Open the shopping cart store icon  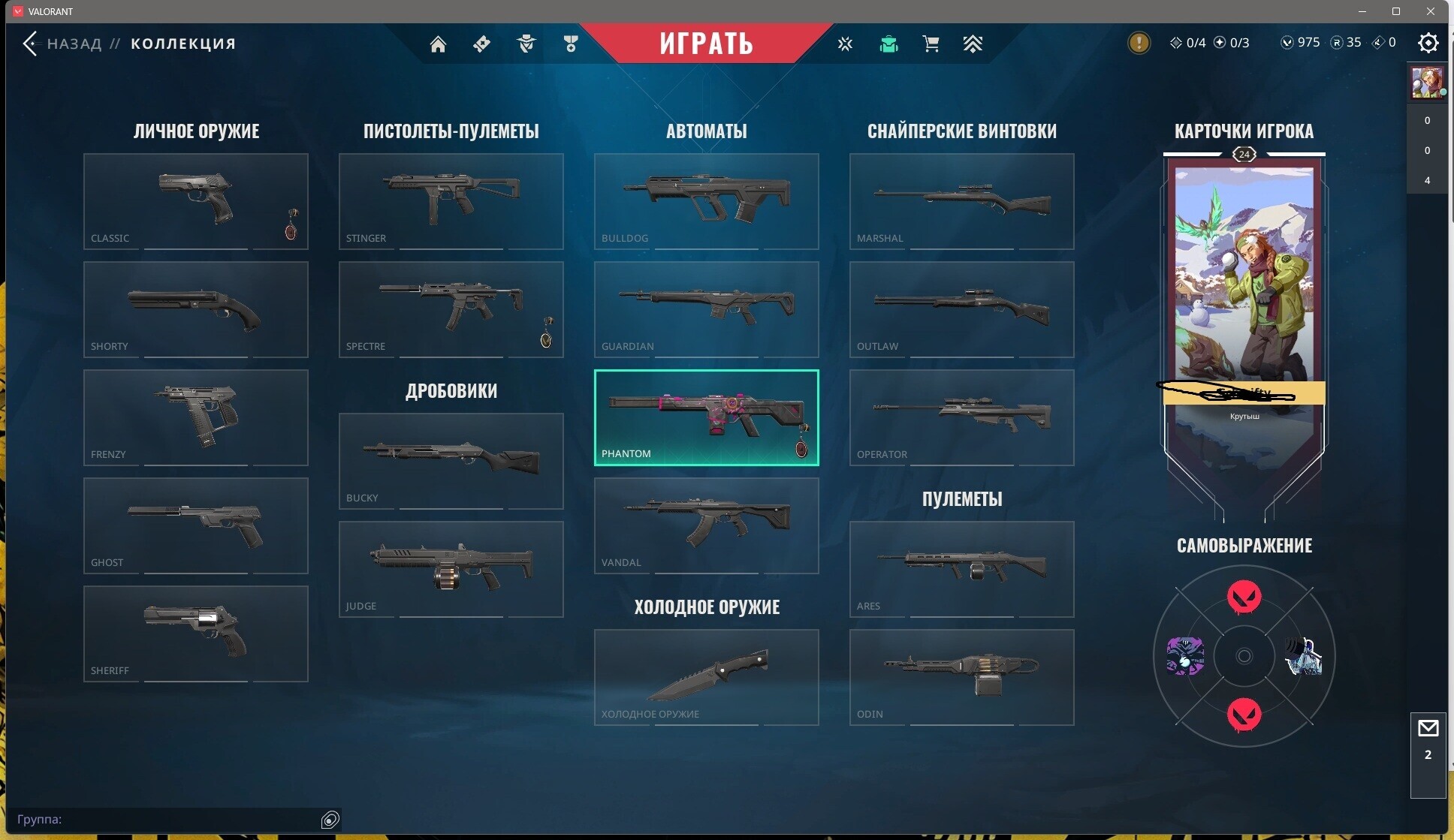(931, 44)
